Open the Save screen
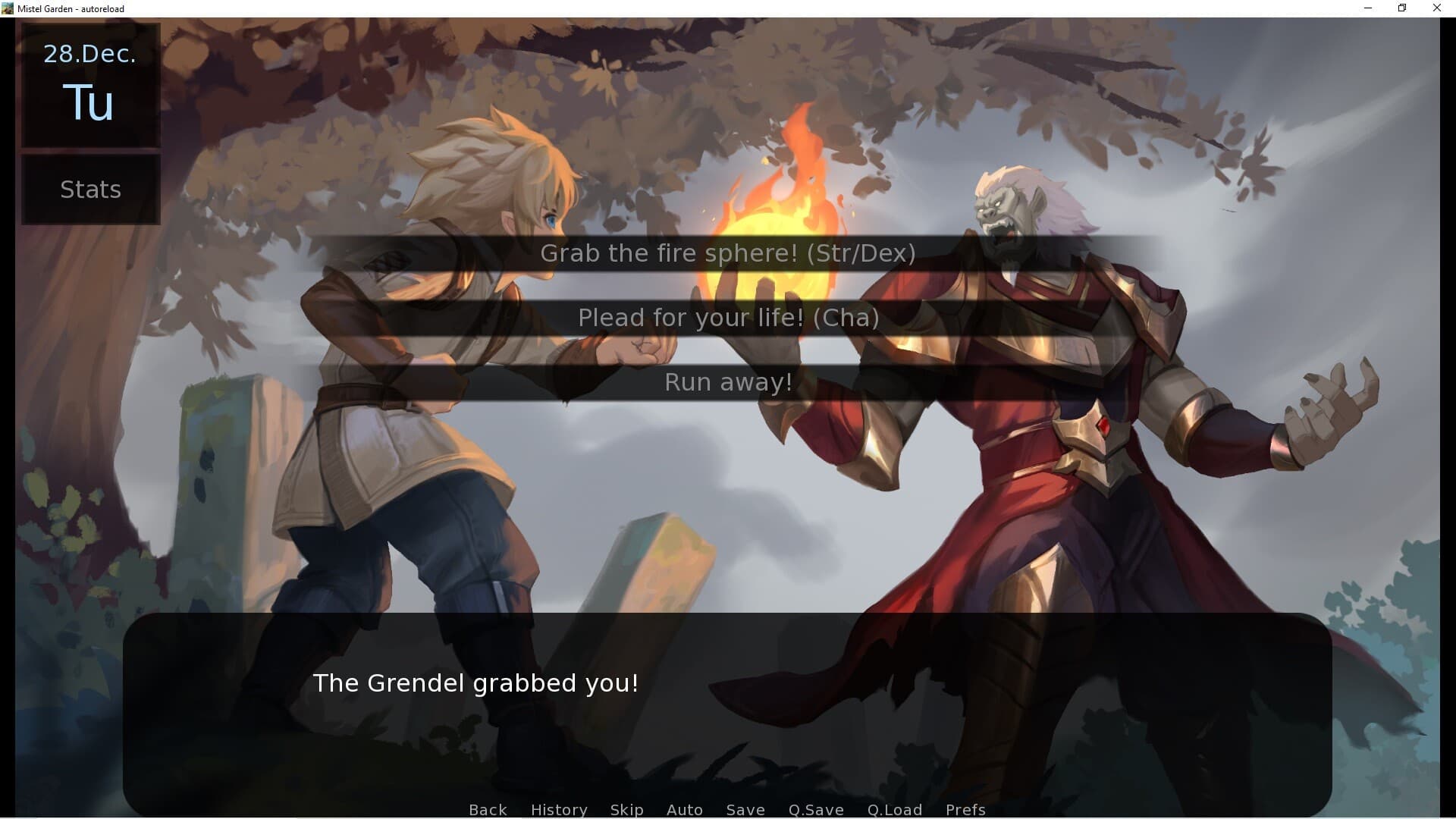This screenshot has width=1456, height=819. click(745, 810)
